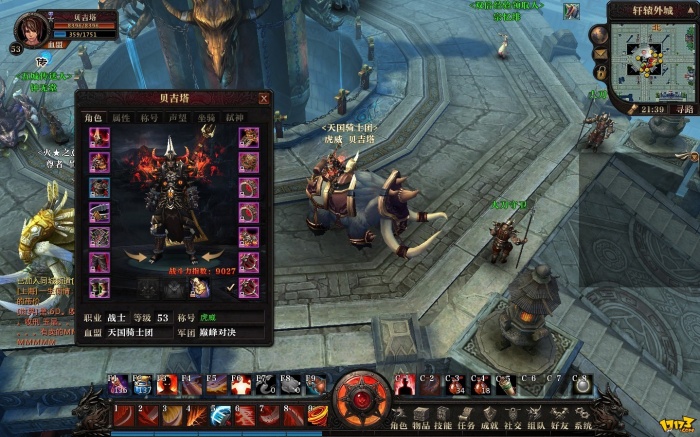Open the 称号 tab
This screenshot has height=437, width=700.
150,118
